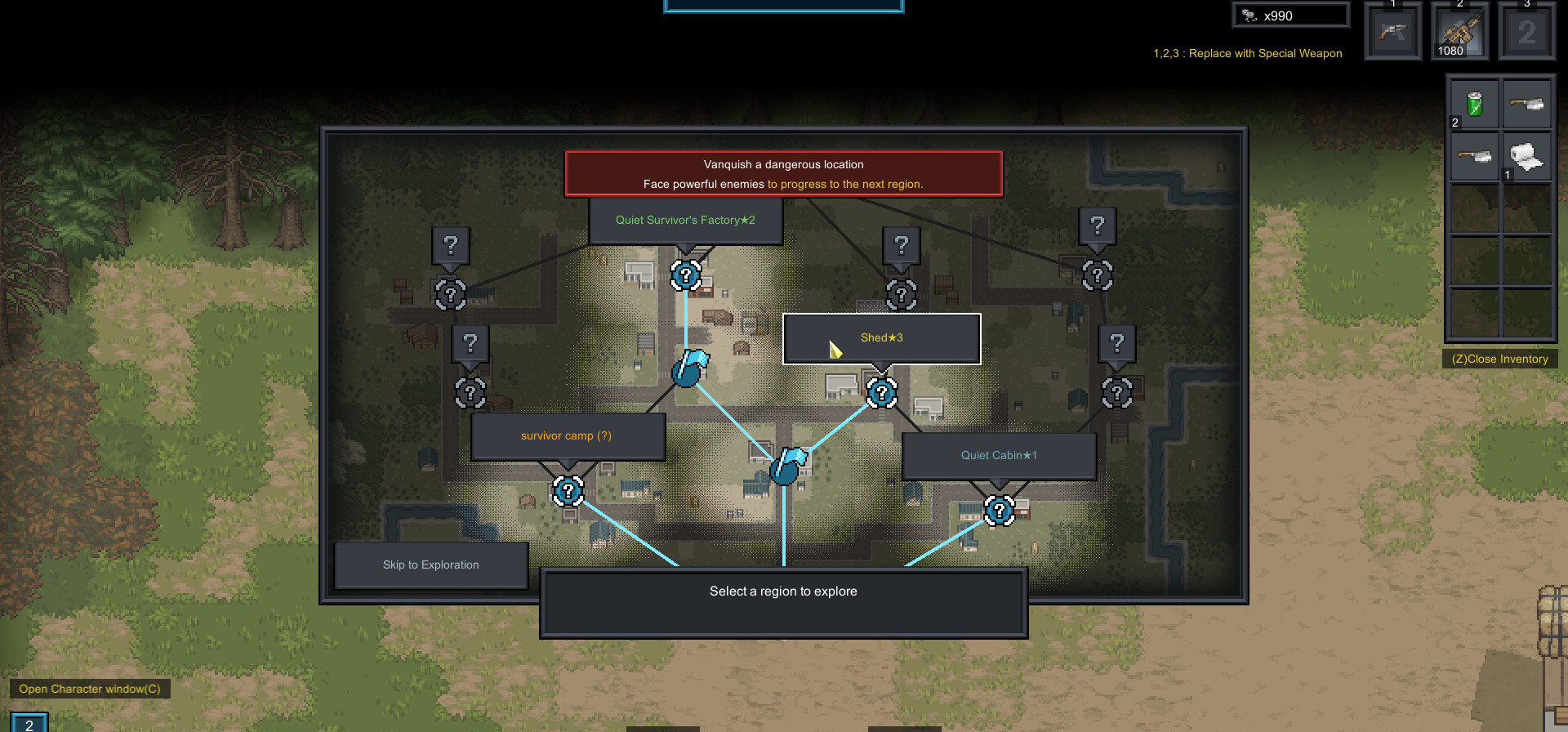Click the Skip to Exploration button

point(430,565)
